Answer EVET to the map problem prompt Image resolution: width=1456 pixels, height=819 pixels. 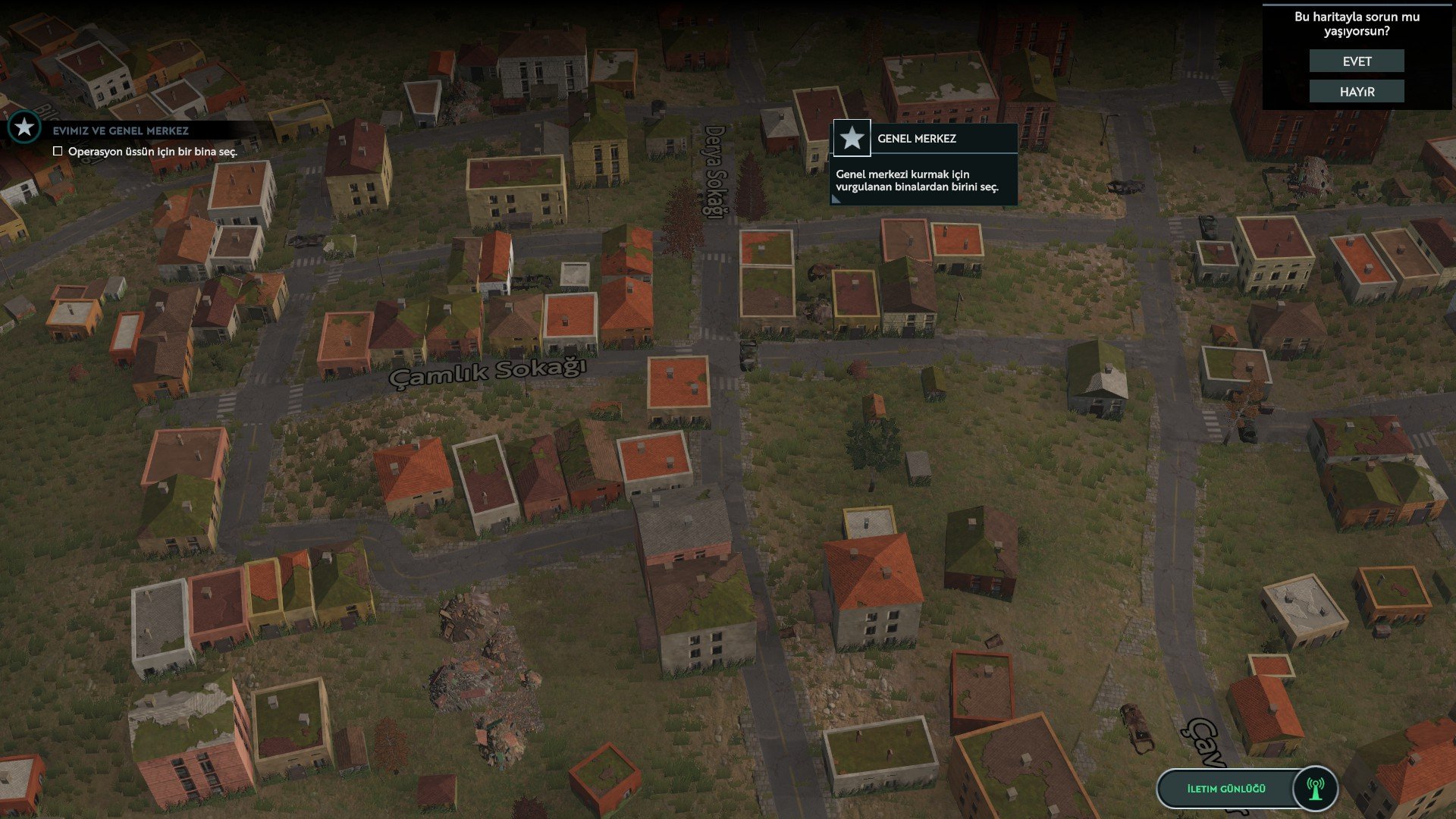pos(1357,61)
